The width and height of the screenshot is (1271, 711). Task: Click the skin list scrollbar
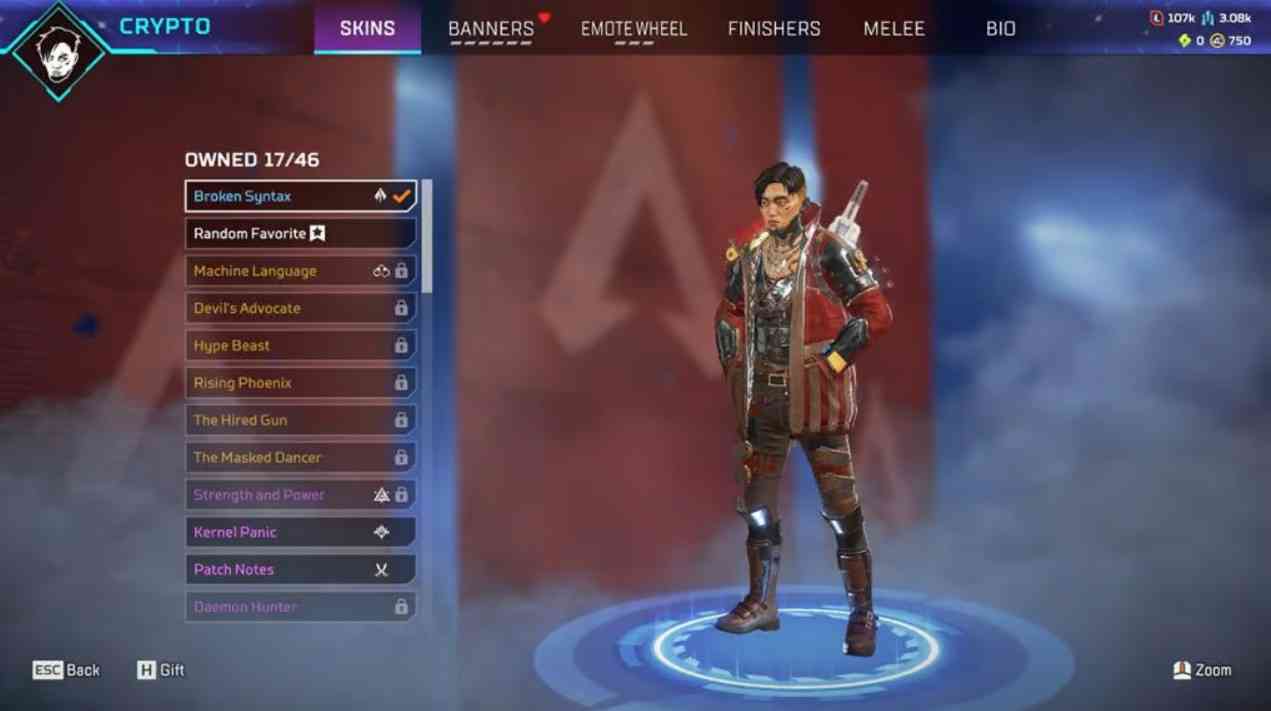427,236
